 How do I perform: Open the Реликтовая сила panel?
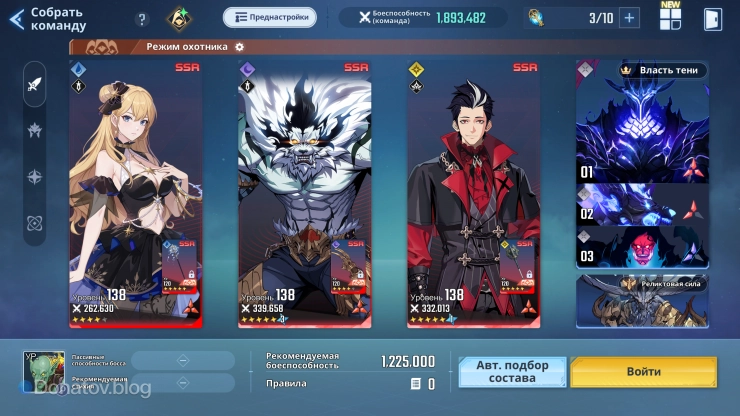click(642, 297)
